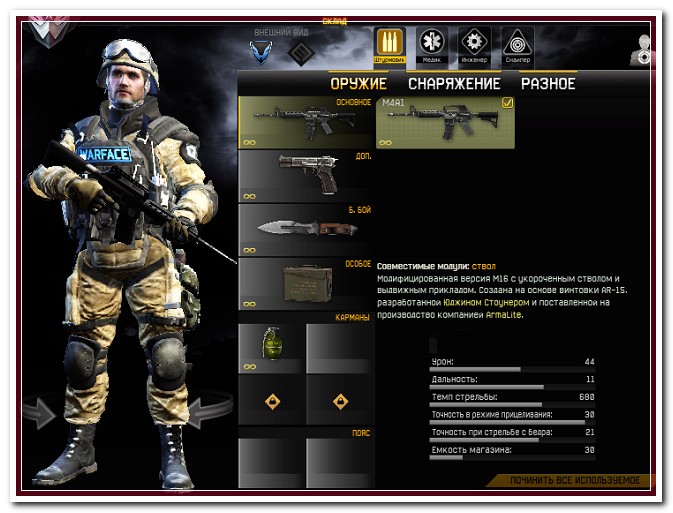Open the Снаряжение tab
Screen dimensions: 673x513
click(454, 84)
